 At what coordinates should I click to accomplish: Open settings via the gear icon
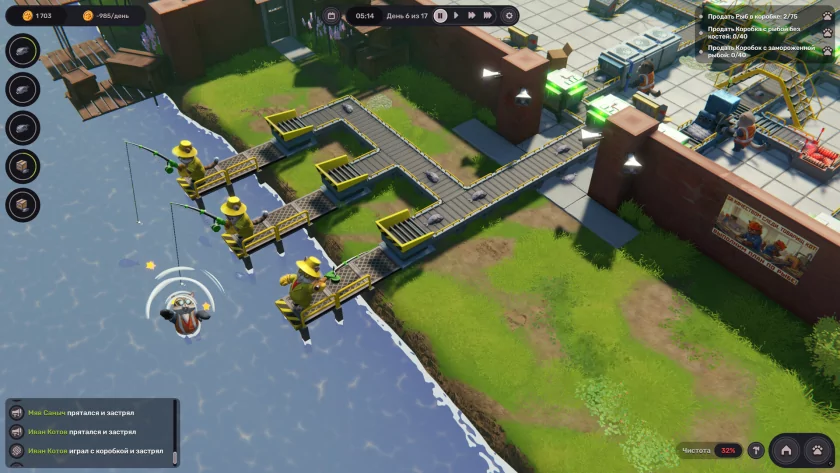pyautogui.click(x=510, y=16)
